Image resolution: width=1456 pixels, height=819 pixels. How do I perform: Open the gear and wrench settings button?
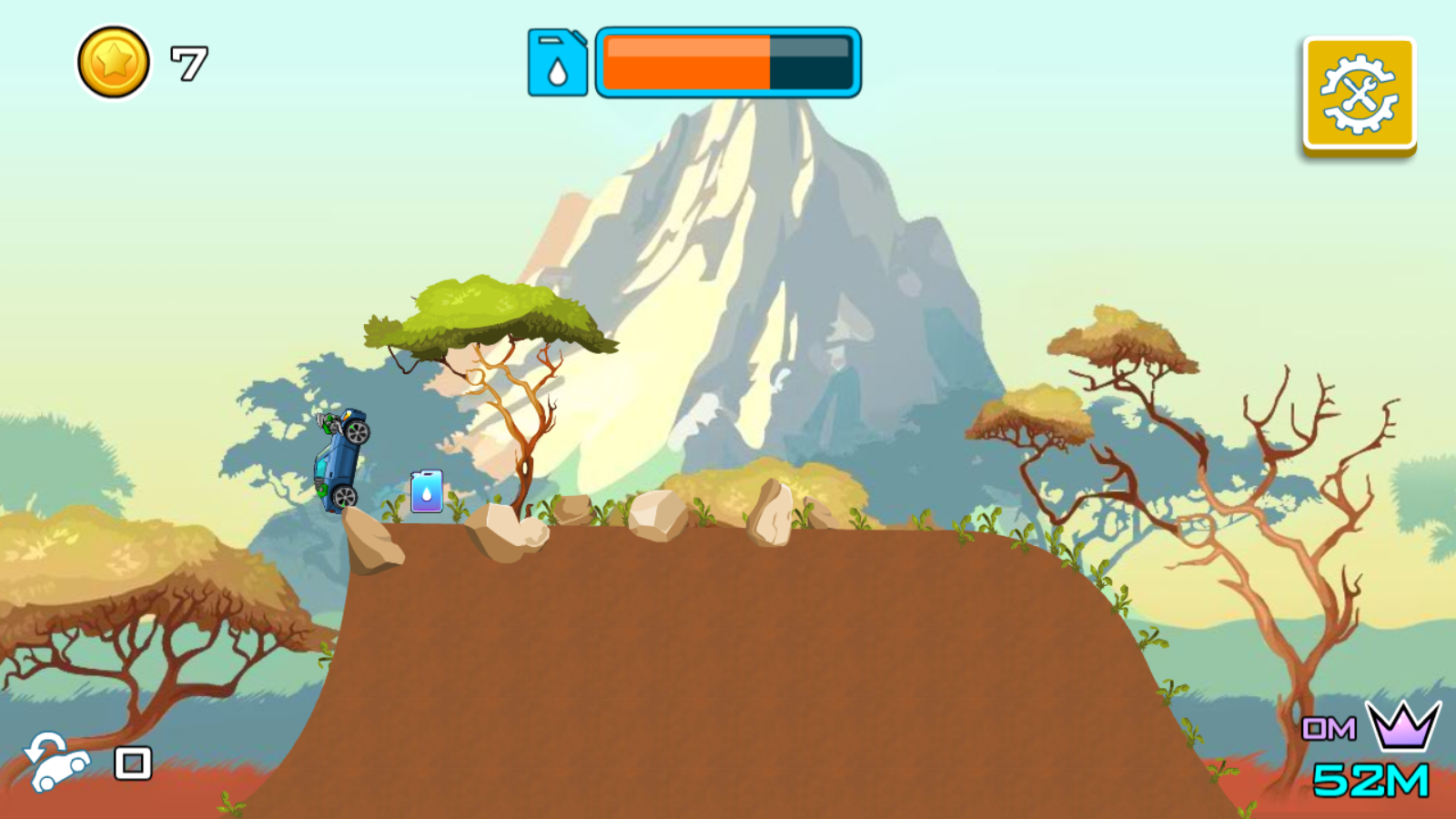1359,93
